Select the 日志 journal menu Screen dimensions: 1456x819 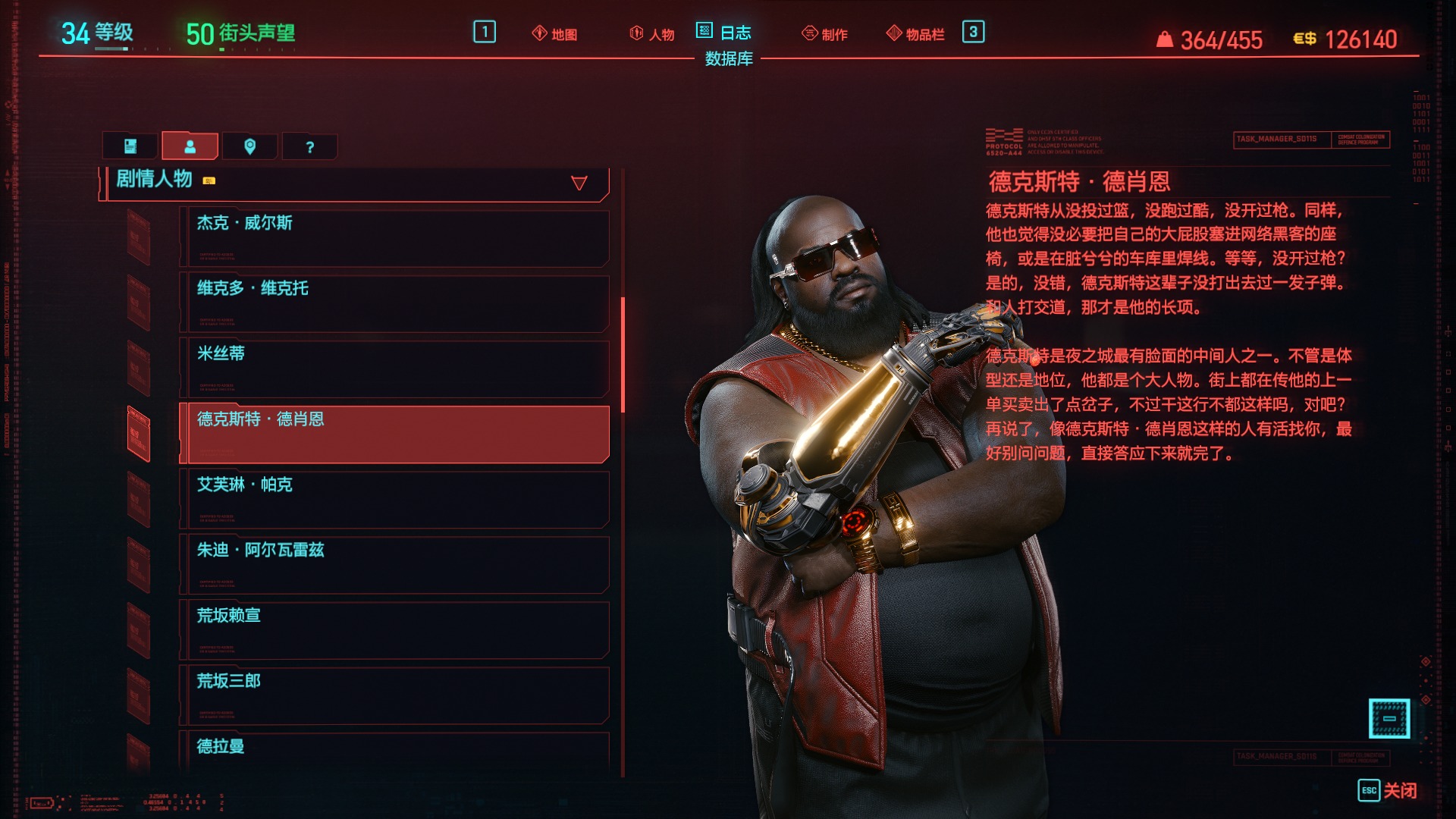coord(724,33)
